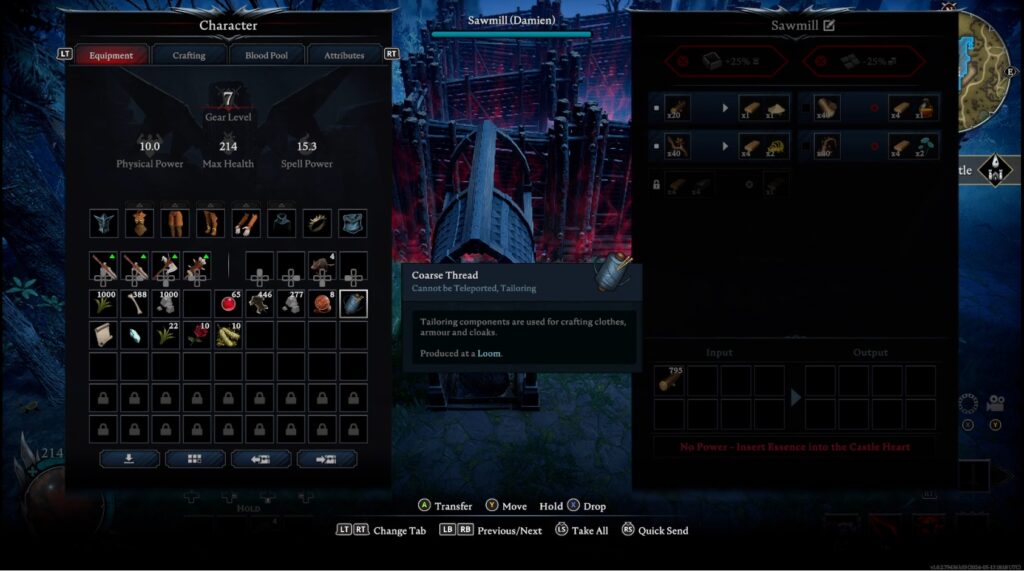The width and height of the screenshot is (1024, 571).
Task: Open the Blood Pool tab
Action: coord(266,55)
